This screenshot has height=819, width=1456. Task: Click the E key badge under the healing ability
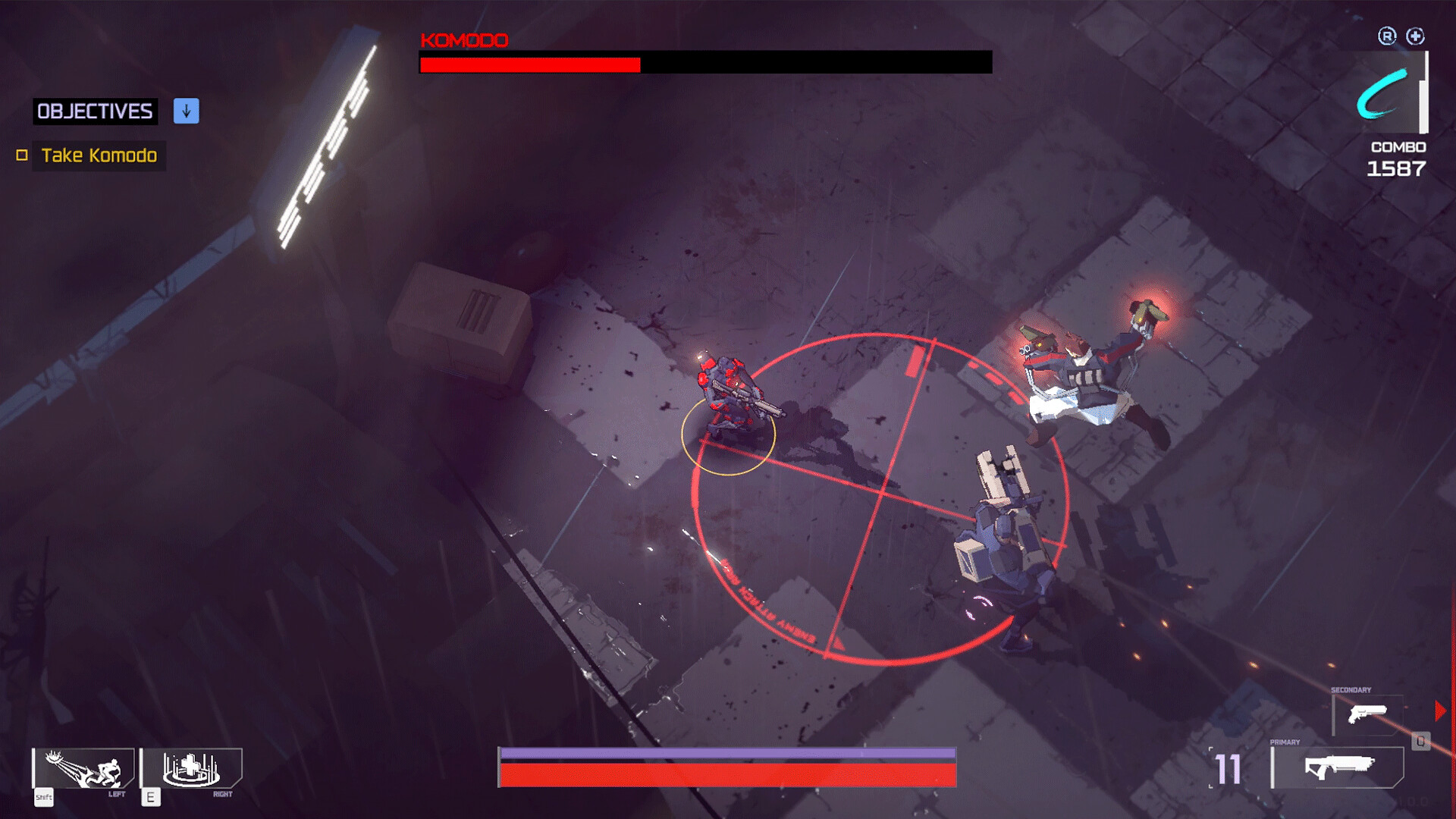[151, 798]
